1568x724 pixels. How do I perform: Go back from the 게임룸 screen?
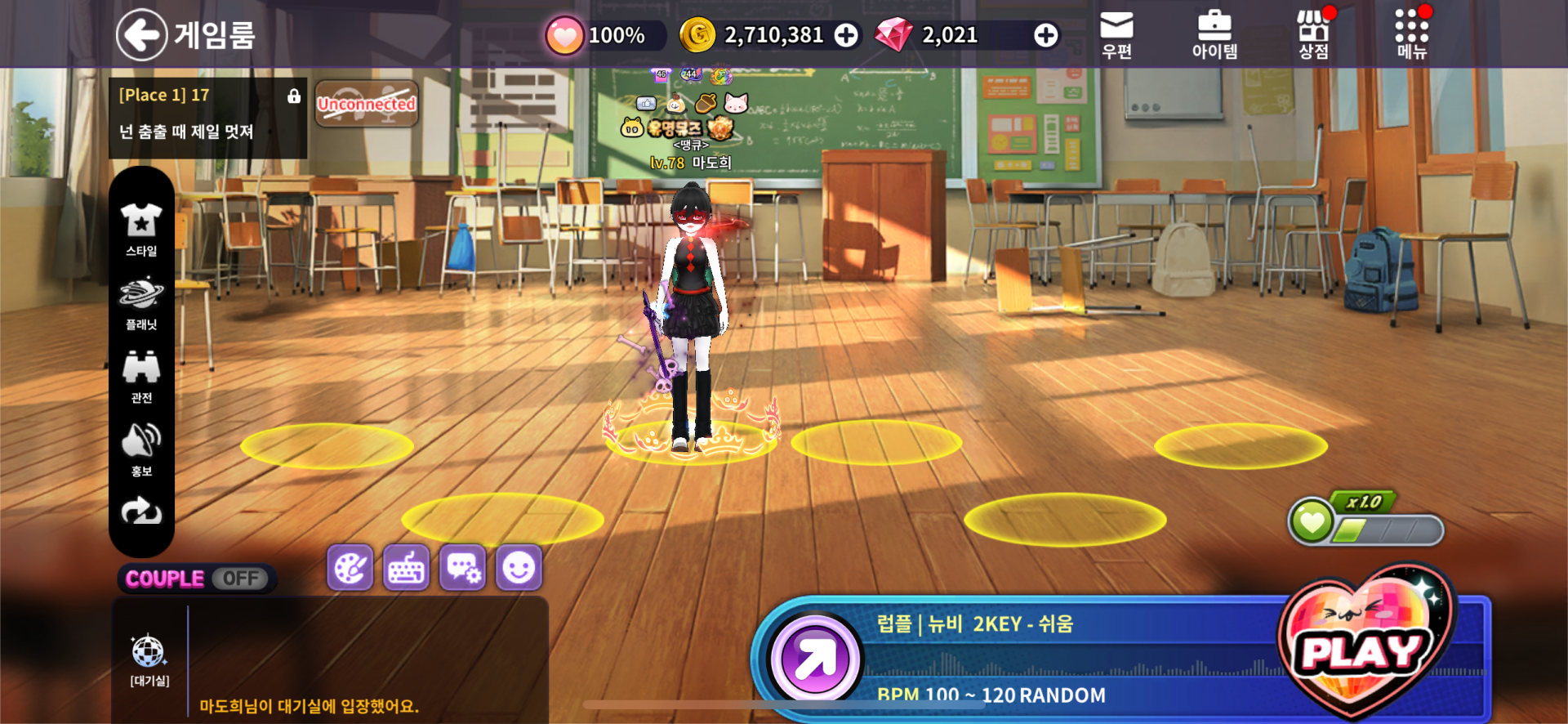click(142, 34)
